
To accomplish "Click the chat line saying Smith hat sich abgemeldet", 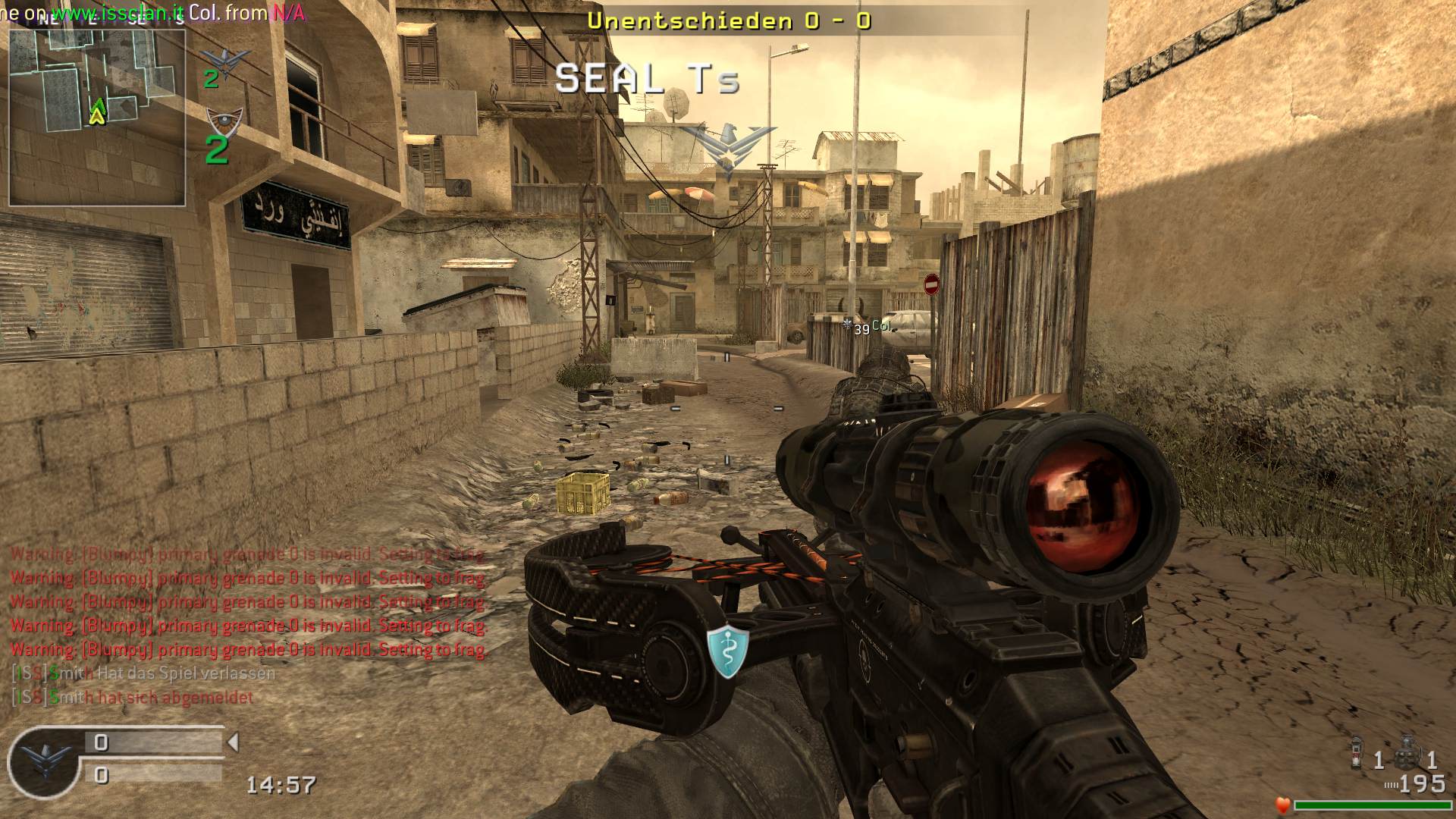I will [x=133, y=697].
